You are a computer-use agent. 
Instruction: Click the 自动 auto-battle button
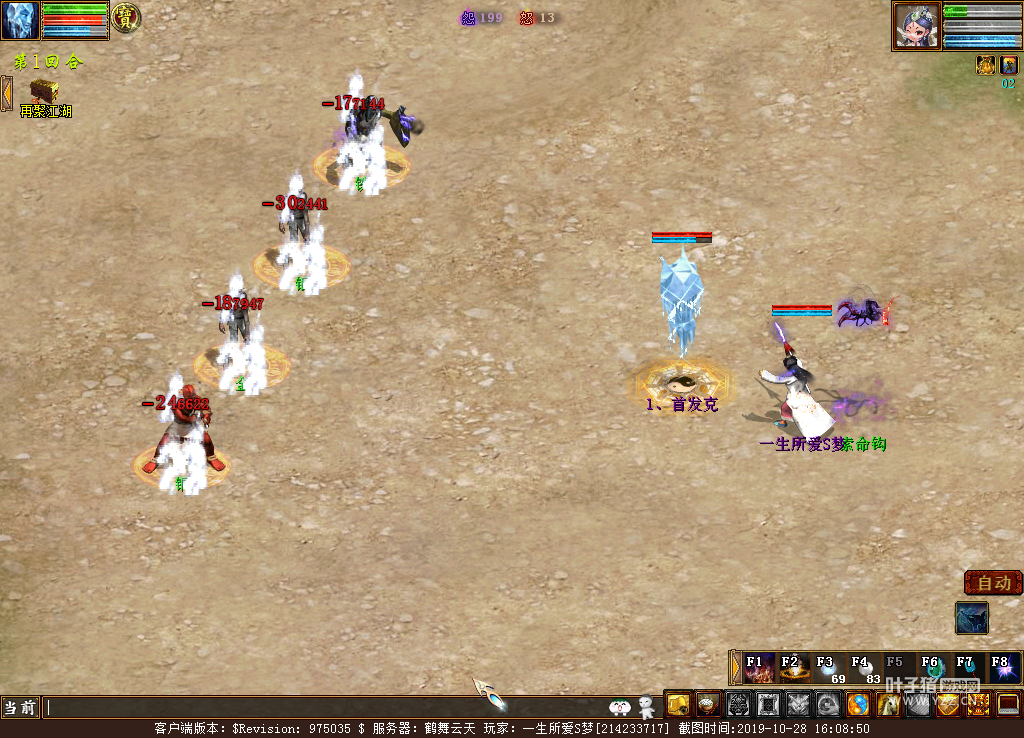993,583
